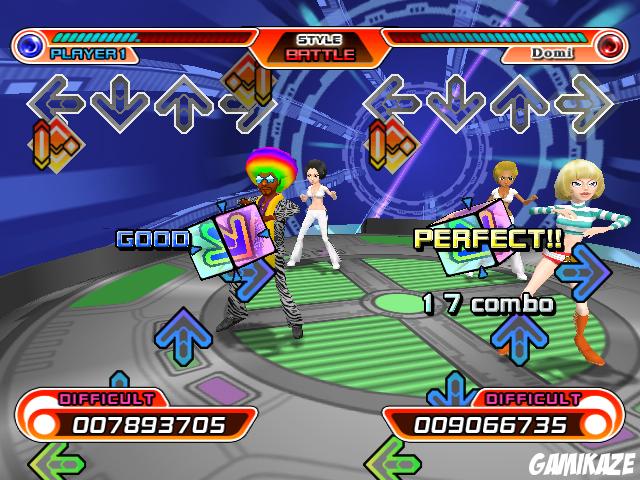Click Player 1's left step-zone arrow
The width and height of the screenshot is (640, 480).
coord(54,100)
